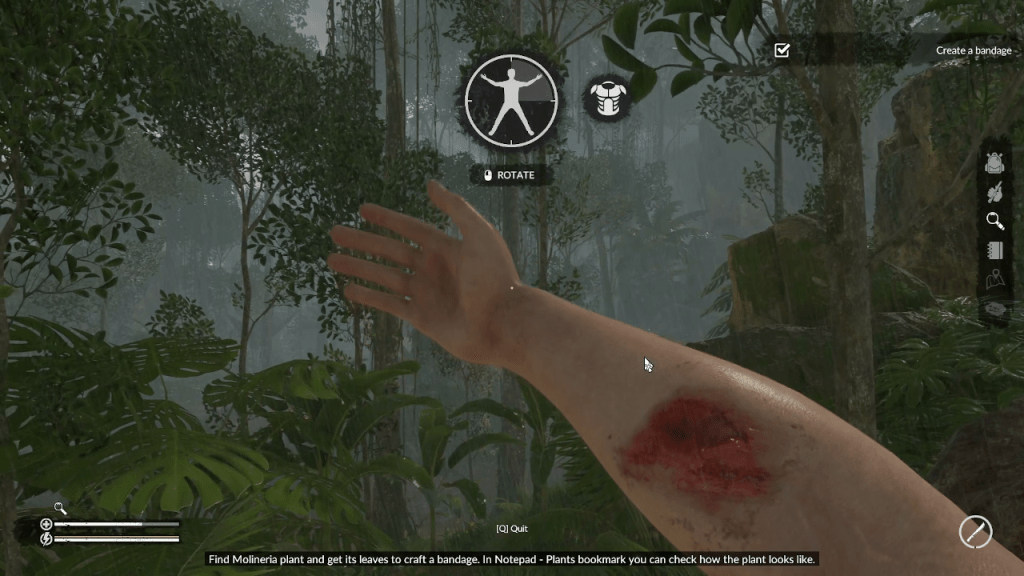This screenshot has width=1024, height=576.
Task: Open the map with pin icon
Action: tap(994, 279)
